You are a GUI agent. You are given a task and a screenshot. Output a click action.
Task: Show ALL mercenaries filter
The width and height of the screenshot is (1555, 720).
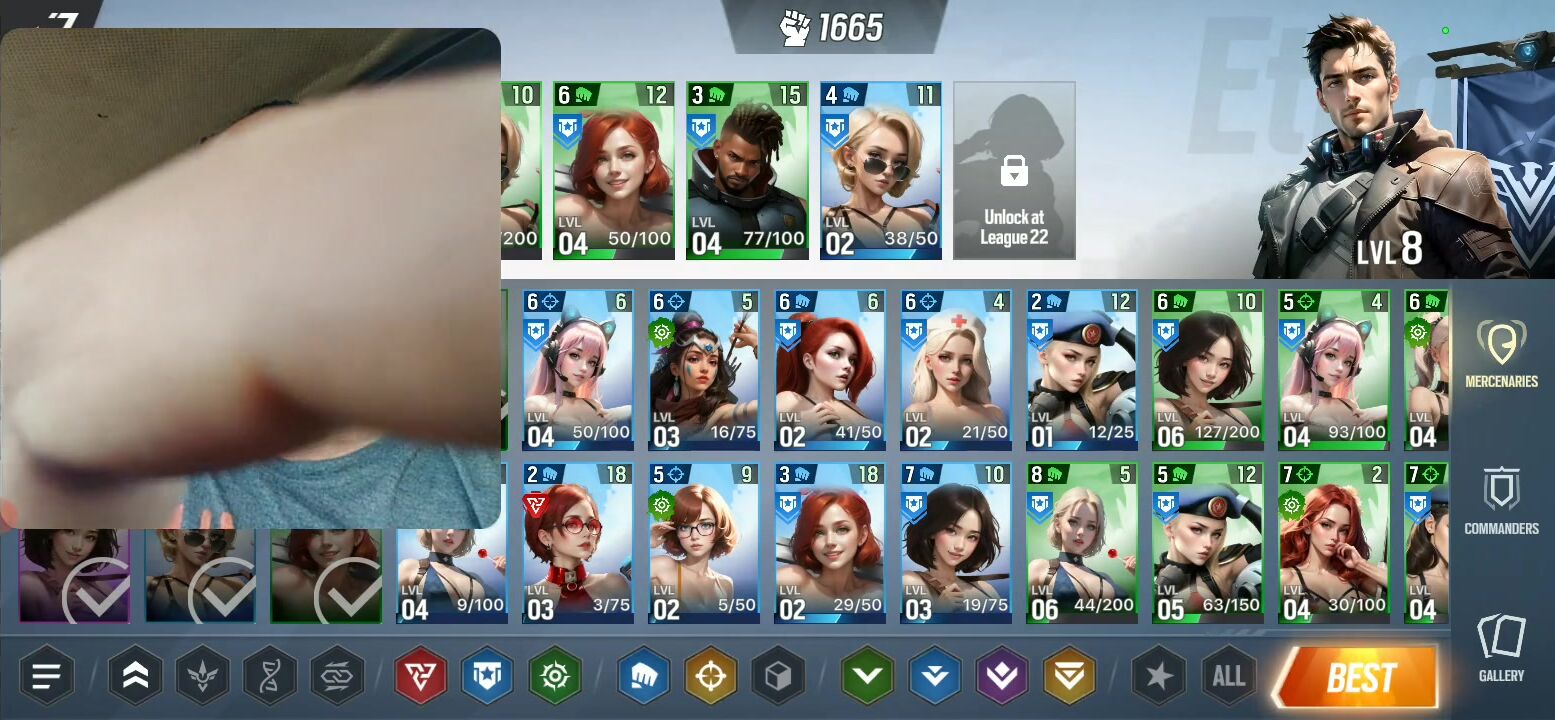tap(1228, 677)
